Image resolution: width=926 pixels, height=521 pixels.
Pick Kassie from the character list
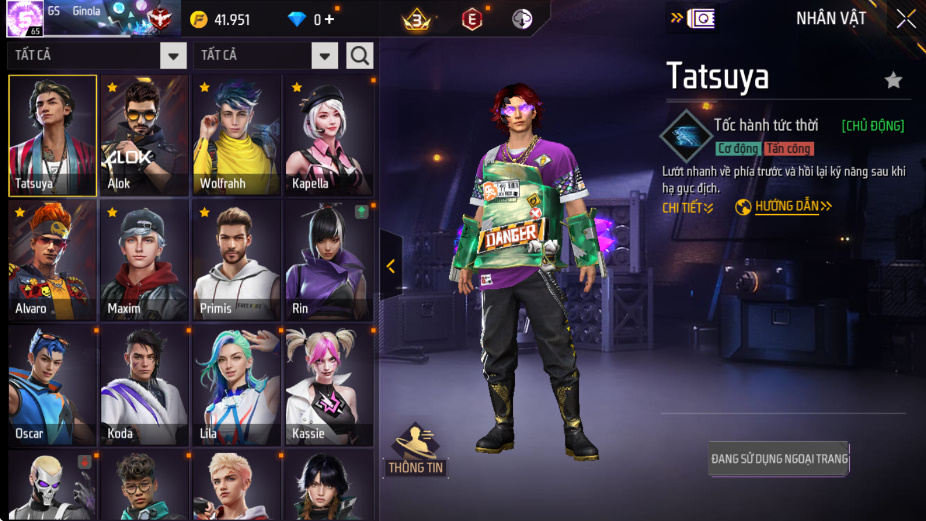[329, 385]
